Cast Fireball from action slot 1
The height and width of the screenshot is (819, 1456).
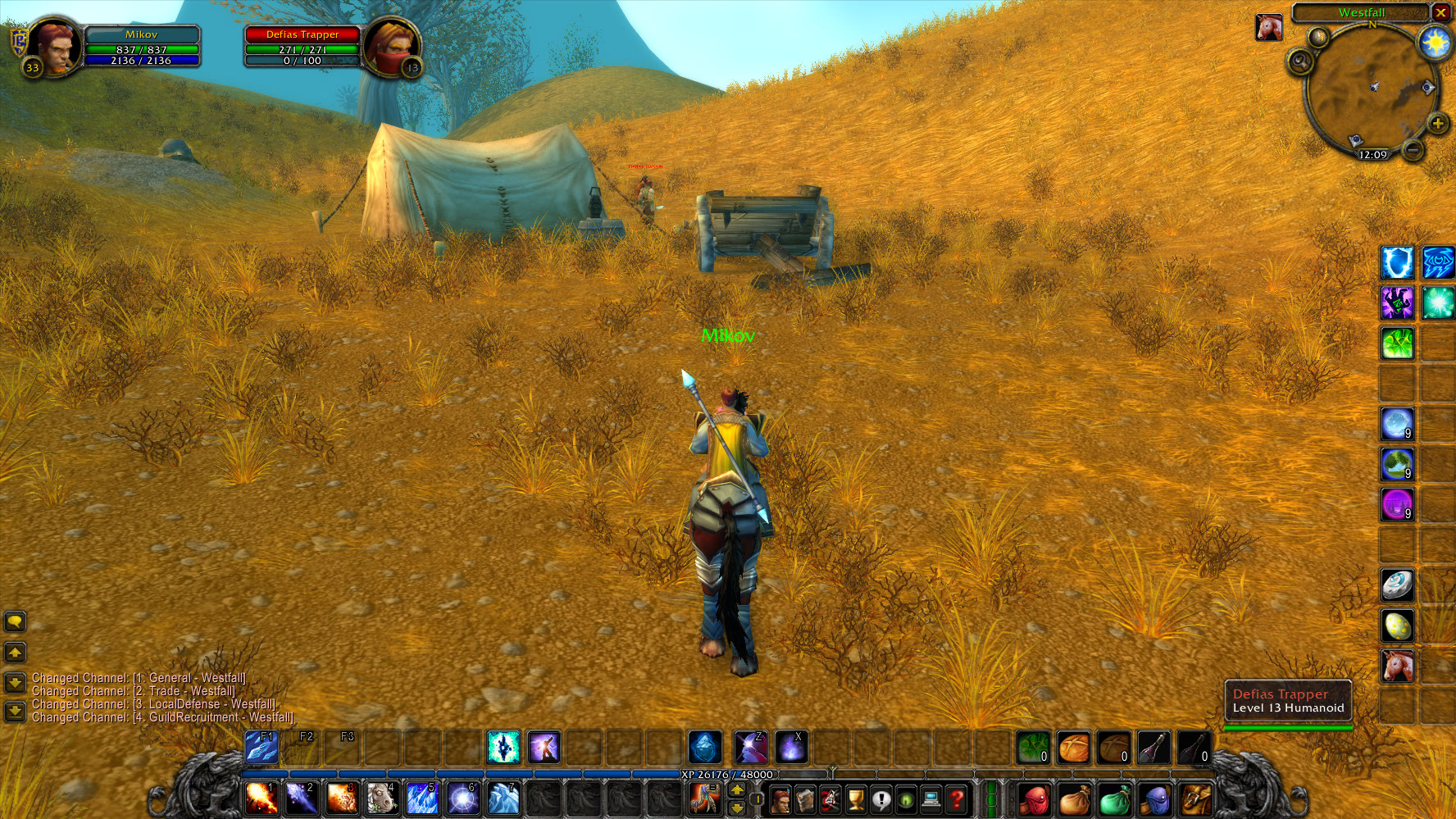(x=259, y=799)
